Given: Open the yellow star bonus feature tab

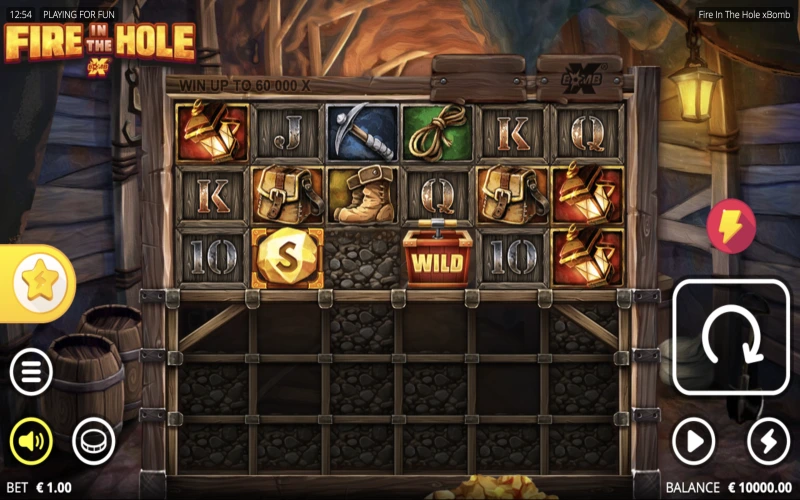Looking at the screenshot, I should [x=37, y=283].
